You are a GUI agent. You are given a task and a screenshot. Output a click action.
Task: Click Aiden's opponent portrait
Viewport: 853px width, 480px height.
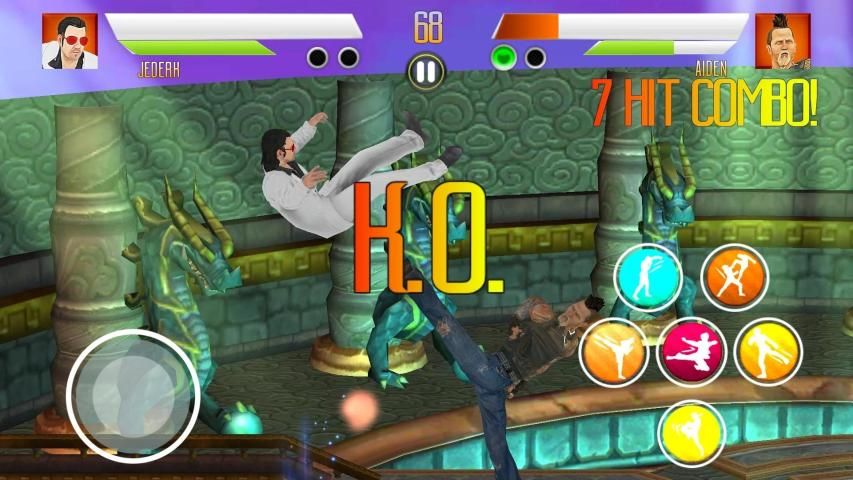click(x=782, y=41)
